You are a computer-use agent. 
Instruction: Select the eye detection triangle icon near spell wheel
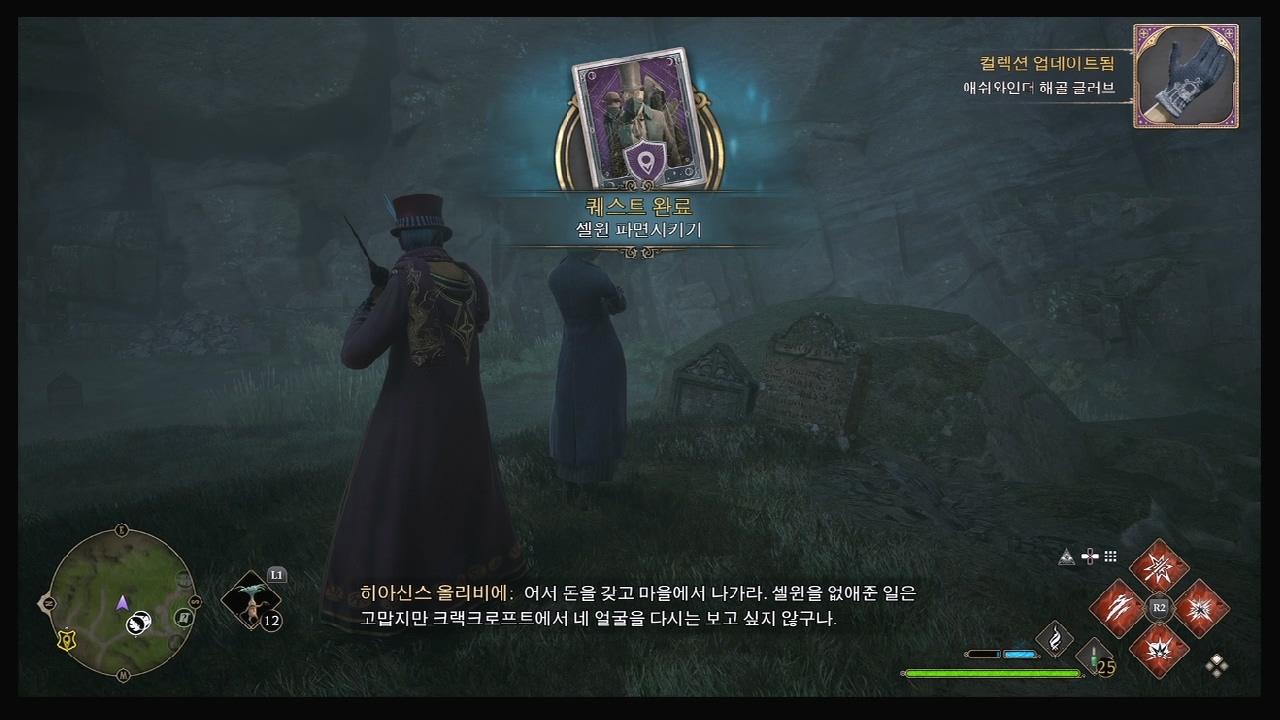pyautogui.click(x=1067, y=556)
